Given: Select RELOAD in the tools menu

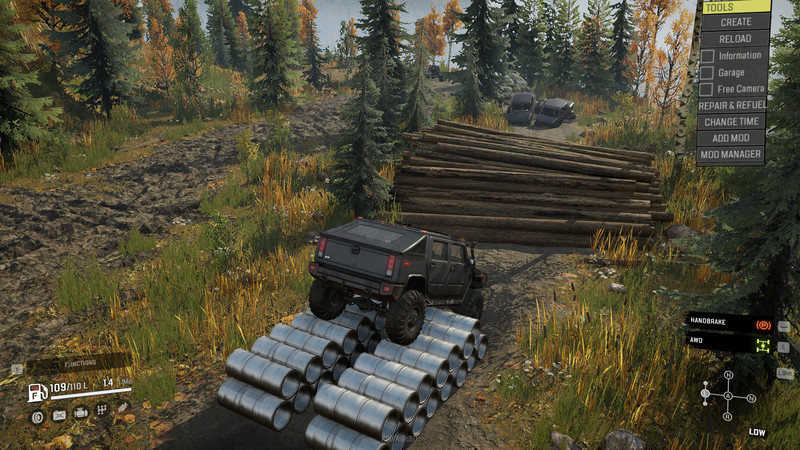Looking at the screenshot, I should click(x=735, y=38).
